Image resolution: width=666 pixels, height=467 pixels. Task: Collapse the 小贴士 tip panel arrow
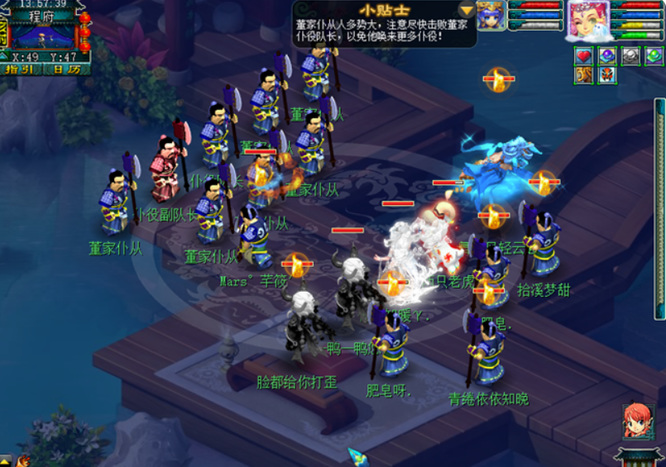tap(466, 9)
